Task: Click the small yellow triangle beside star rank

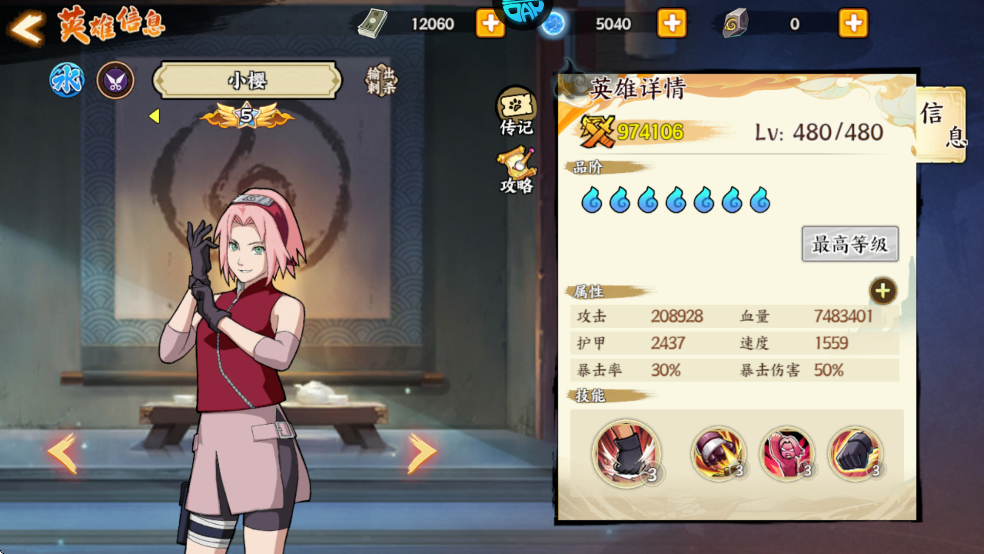Action: tap(154, 116)
